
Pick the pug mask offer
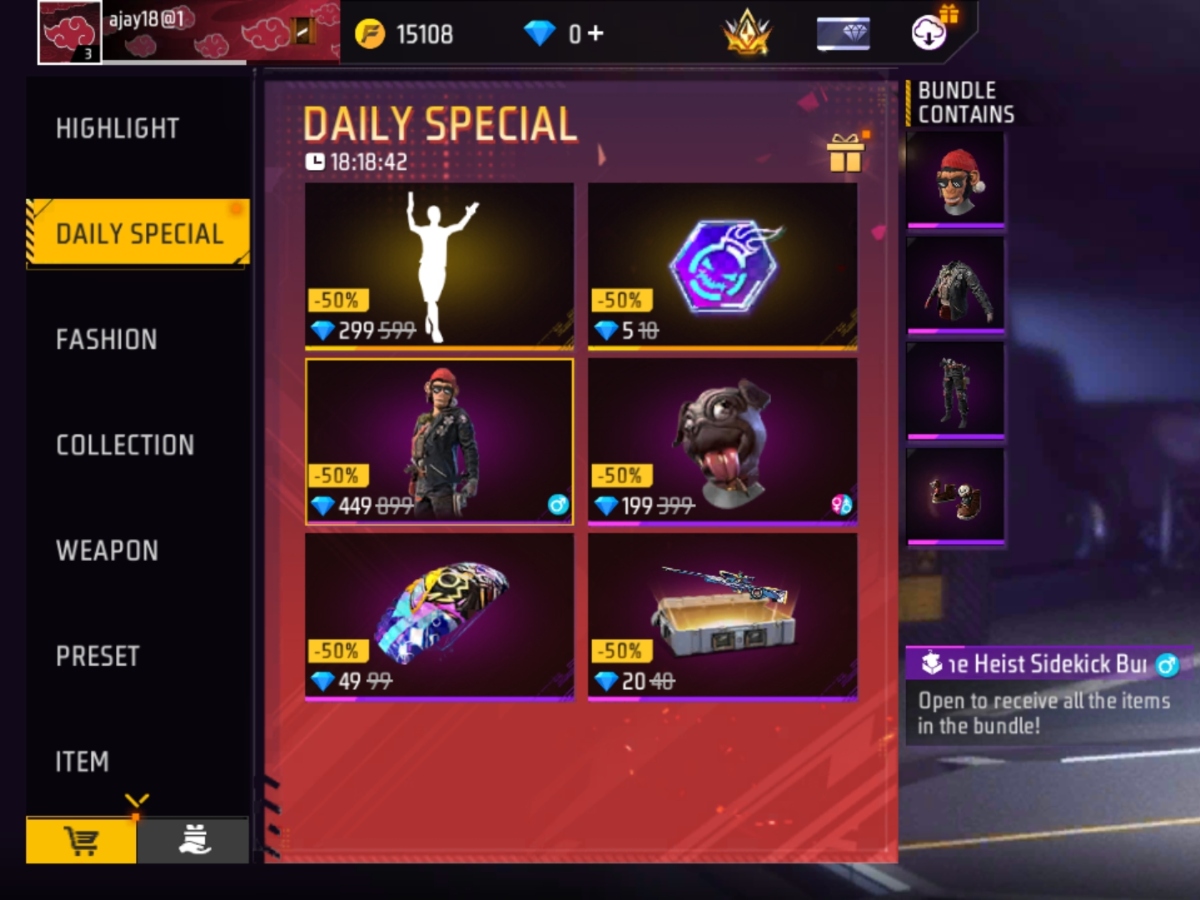click(722, 441)
